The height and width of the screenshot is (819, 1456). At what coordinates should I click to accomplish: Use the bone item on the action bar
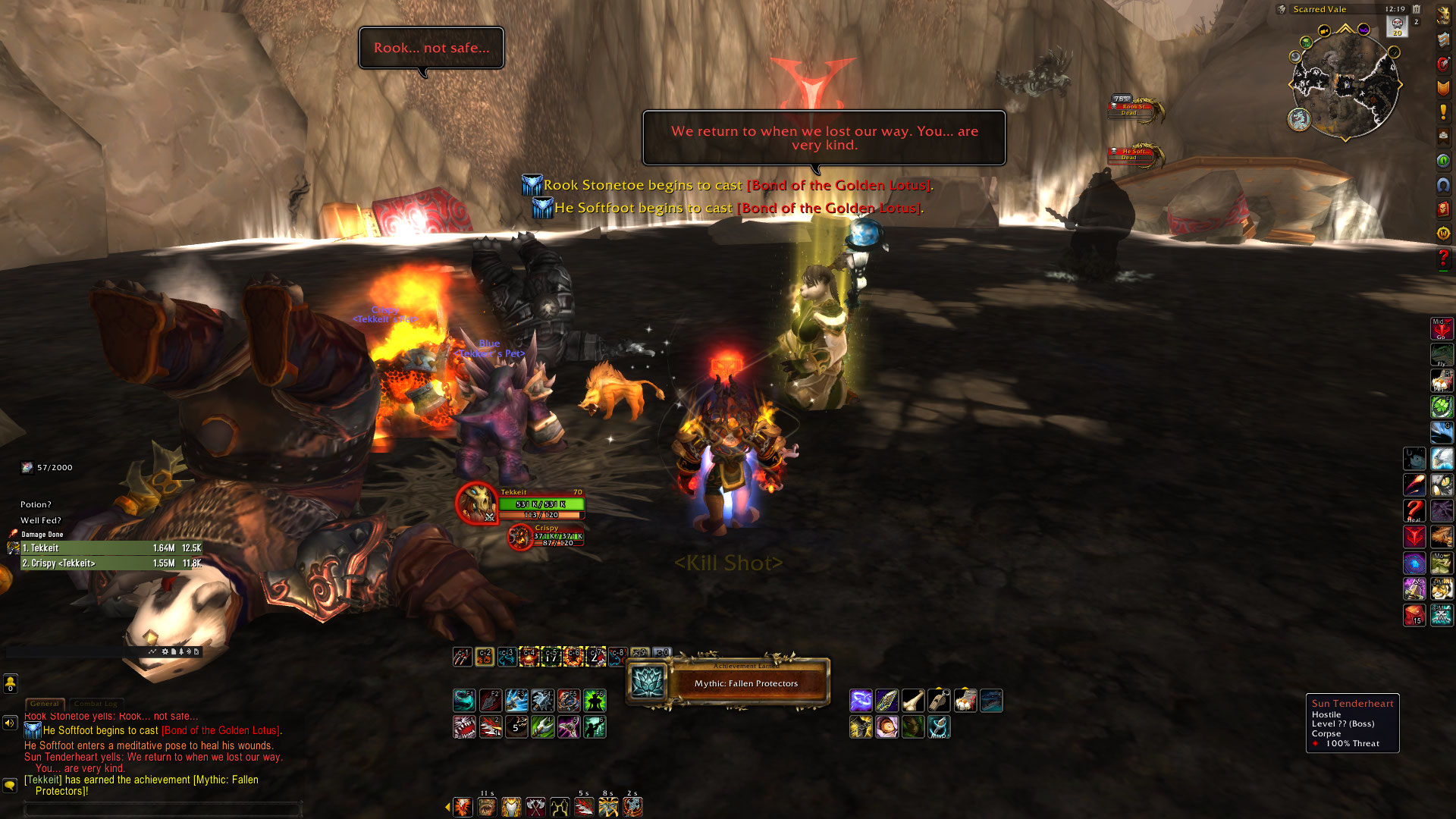[x=913, y=701]
